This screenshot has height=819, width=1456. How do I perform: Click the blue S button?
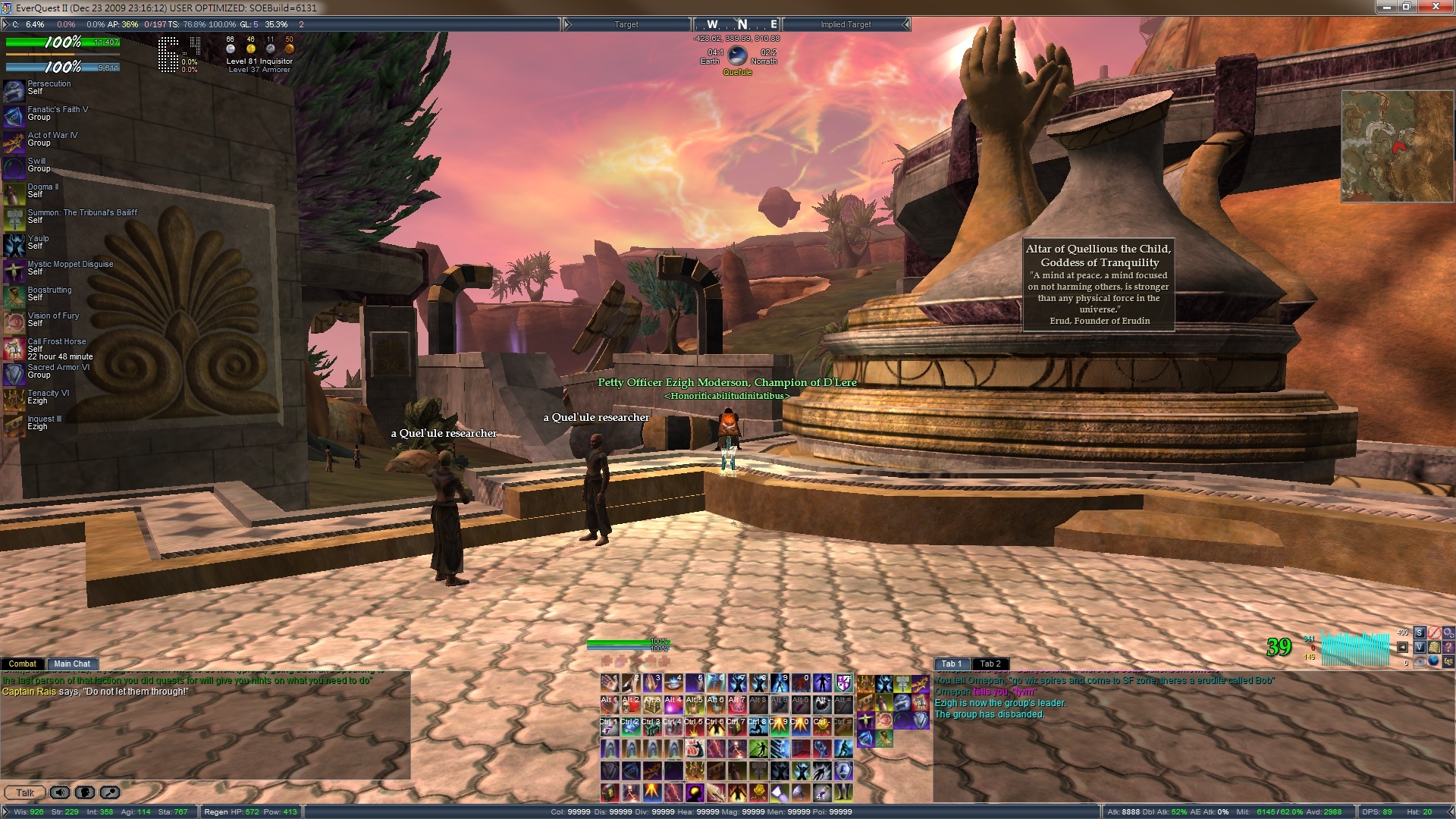click(x=1420, y=632)
